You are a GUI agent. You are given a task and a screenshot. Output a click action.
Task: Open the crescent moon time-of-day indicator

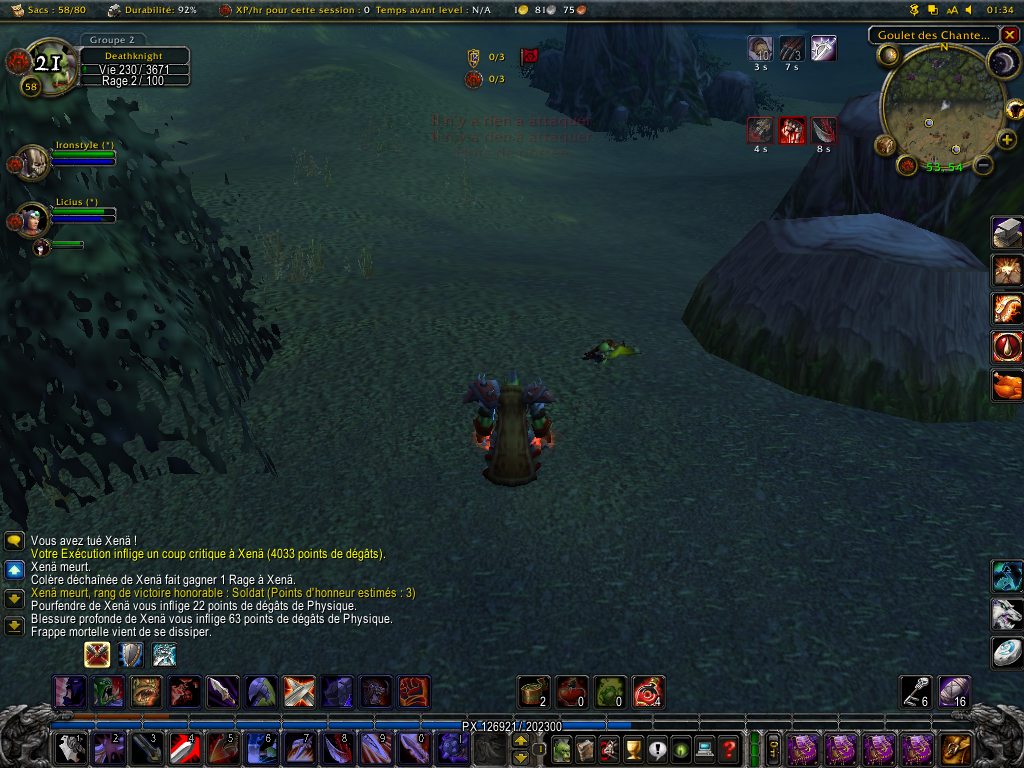point(1002,63)
